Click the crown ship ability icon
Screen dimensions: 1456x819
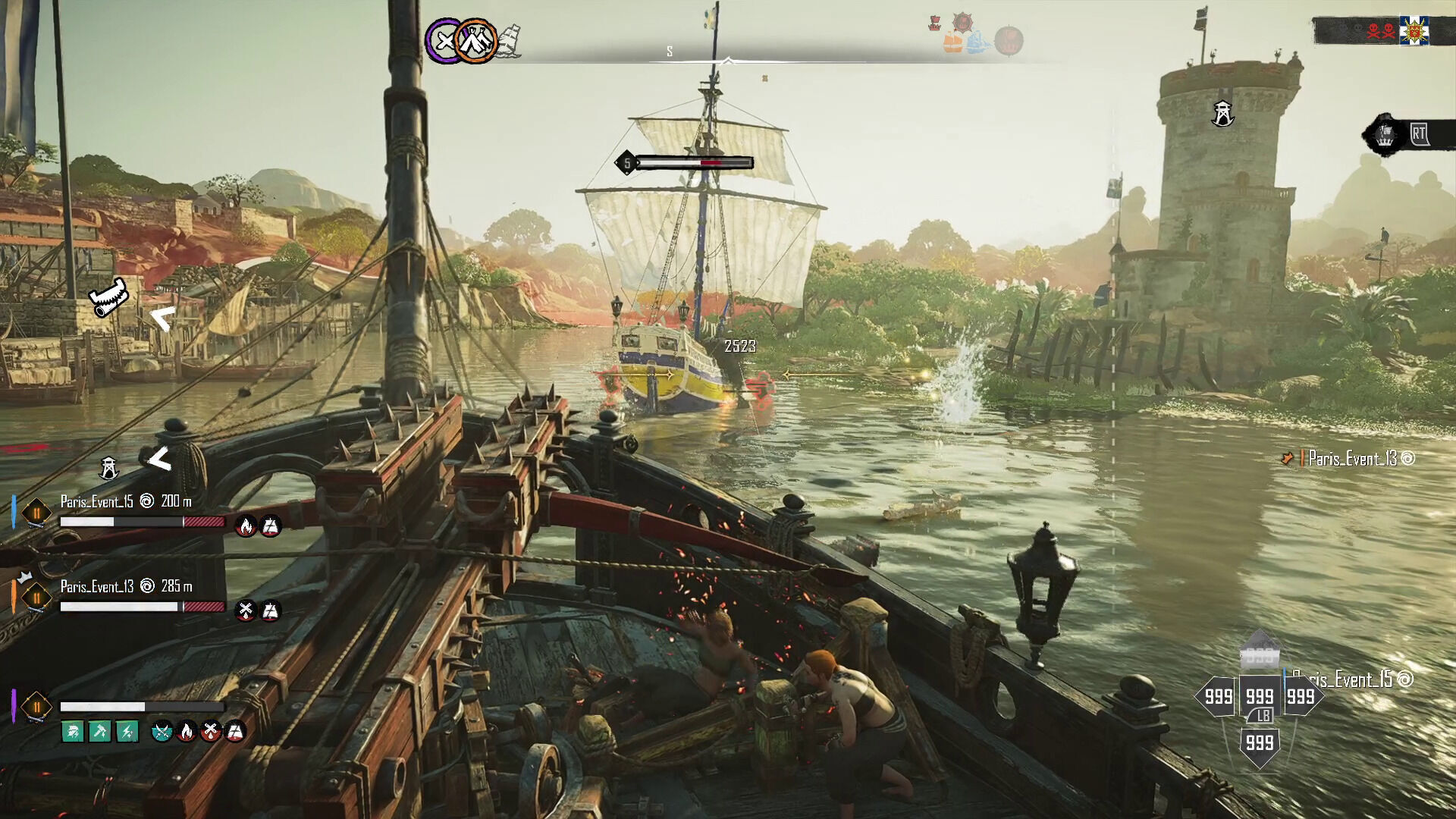(x=1385, y=136)
